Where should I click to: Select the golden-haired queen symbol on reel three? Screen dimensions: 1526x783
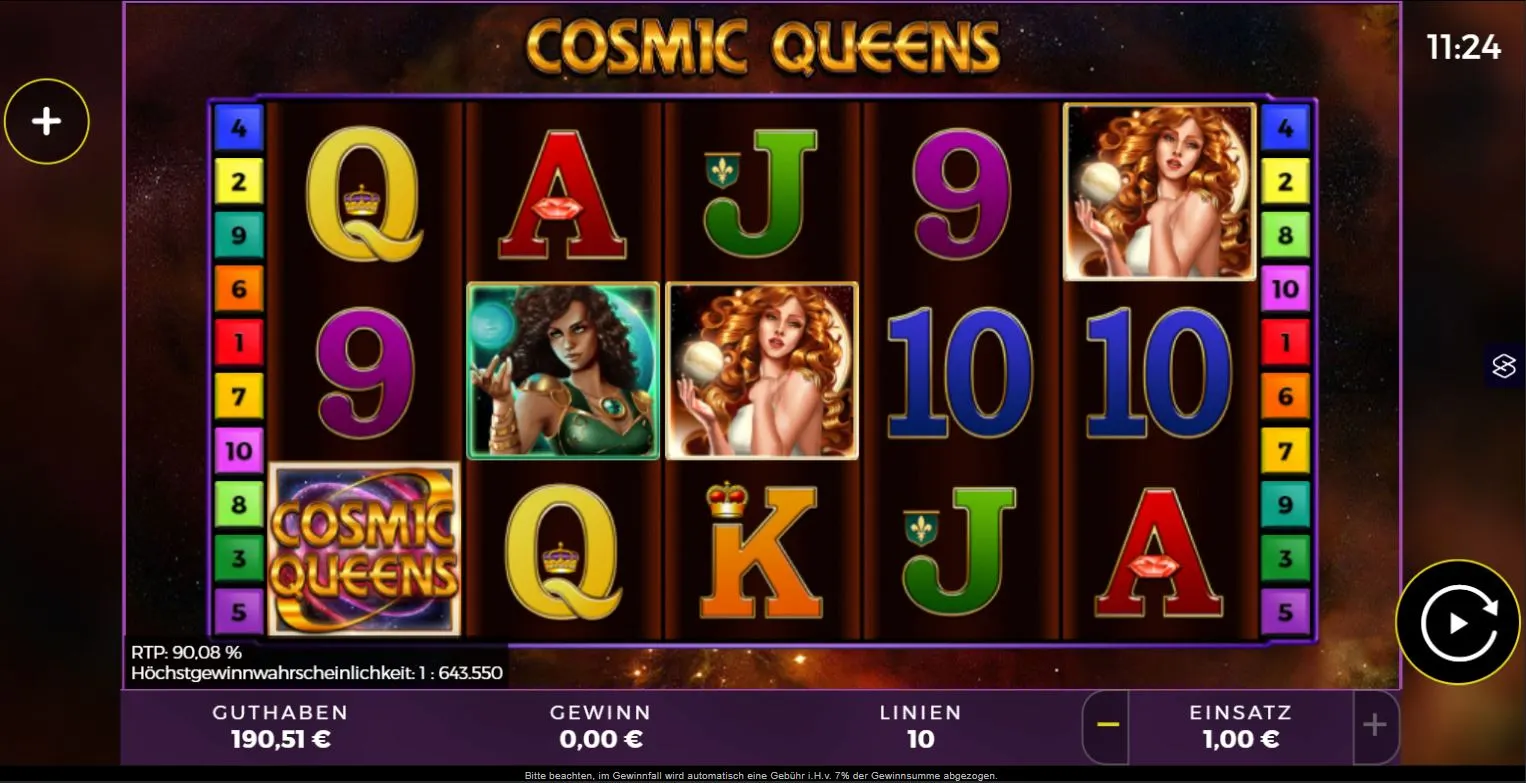point(760,371)
